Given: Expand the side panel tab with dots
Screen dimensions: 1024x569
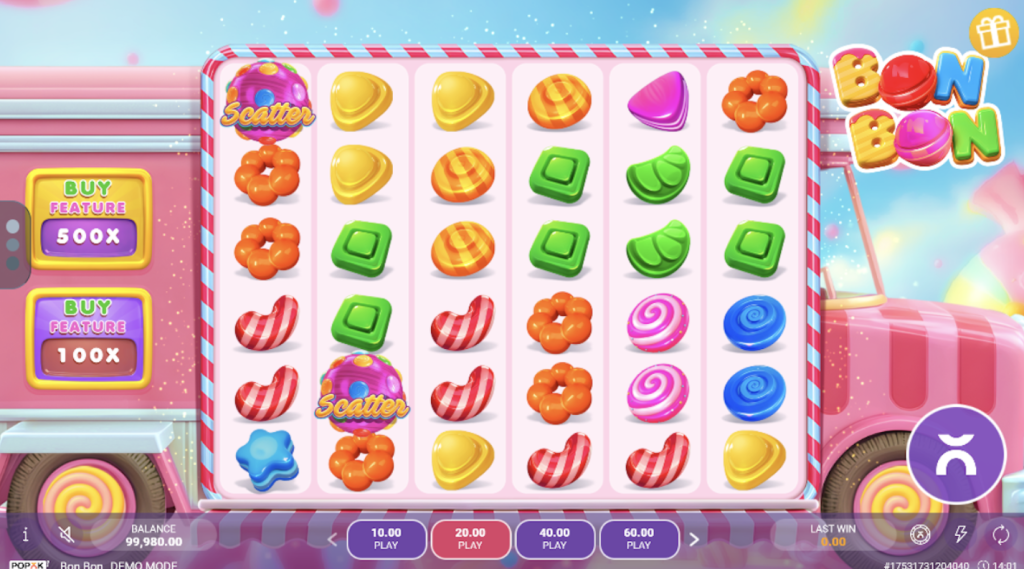Looking at the screenshot, I should pyautogui.click(x=11, y=244).
